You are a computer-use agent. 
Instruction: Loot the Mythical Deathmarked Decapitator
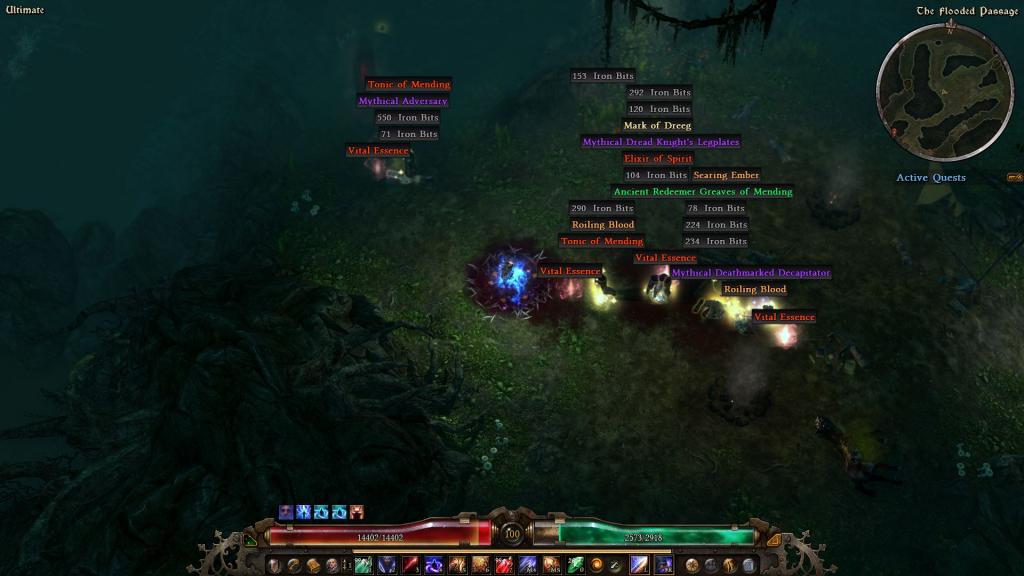(750, 273)
